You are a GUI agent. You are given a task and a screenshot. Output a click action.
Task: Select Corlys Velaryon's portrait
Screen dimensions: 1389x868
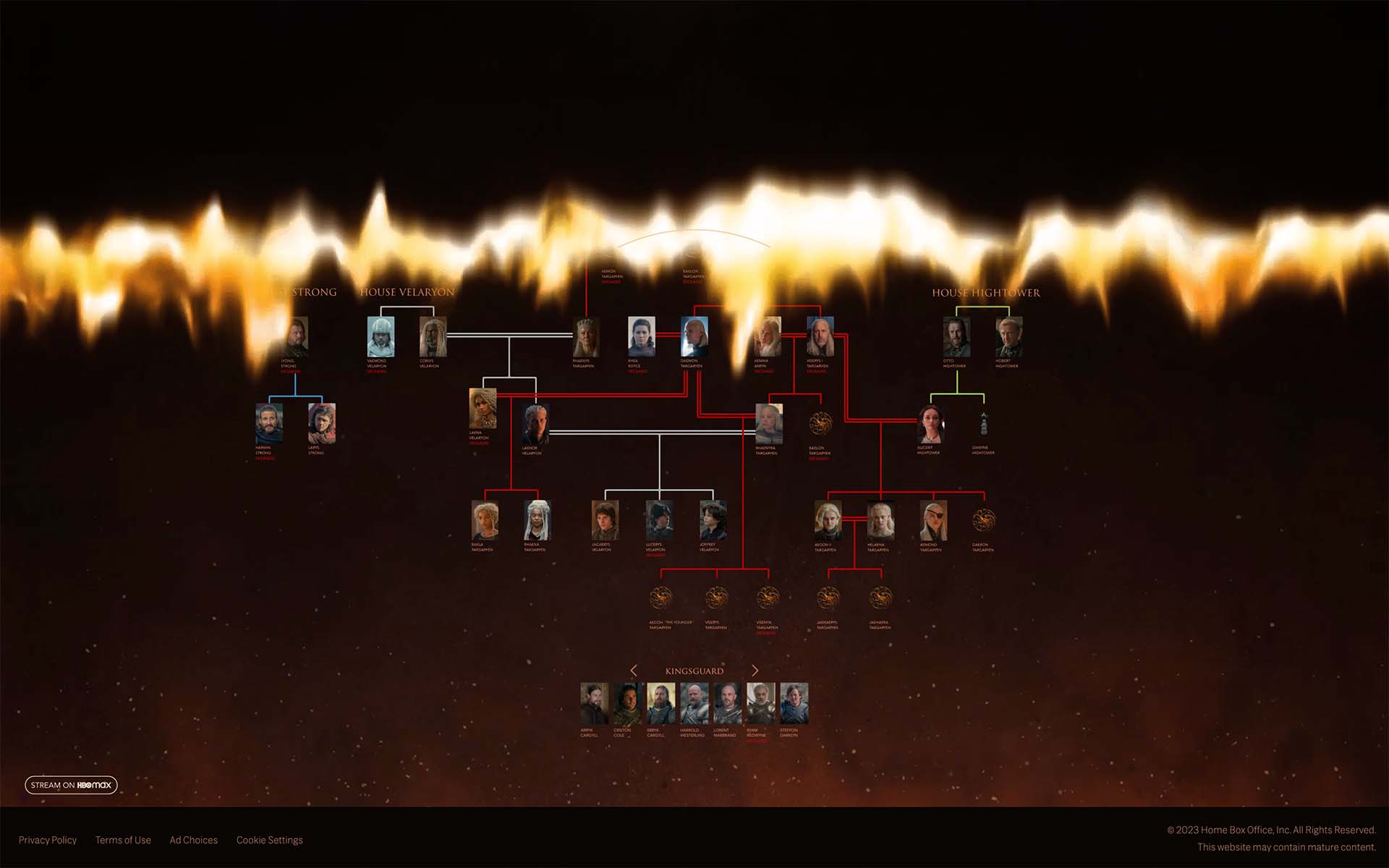(433, 337)
